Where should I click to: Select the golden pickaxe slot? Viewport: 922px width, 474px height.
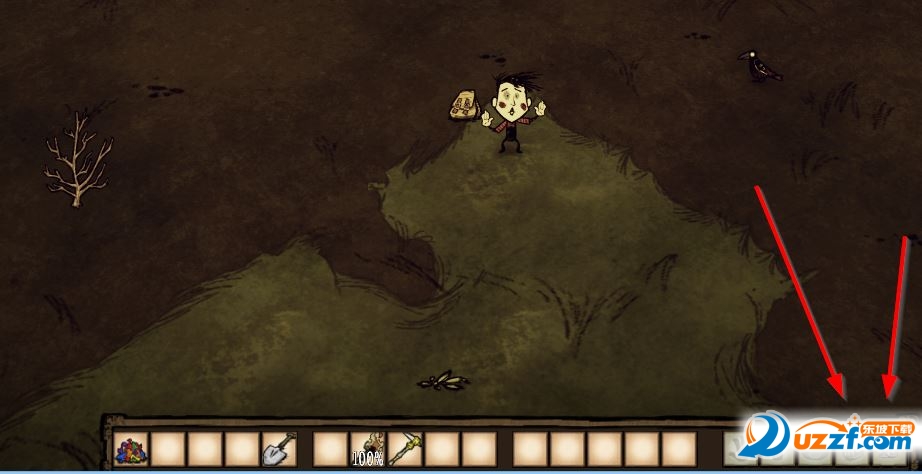(404, 449)
